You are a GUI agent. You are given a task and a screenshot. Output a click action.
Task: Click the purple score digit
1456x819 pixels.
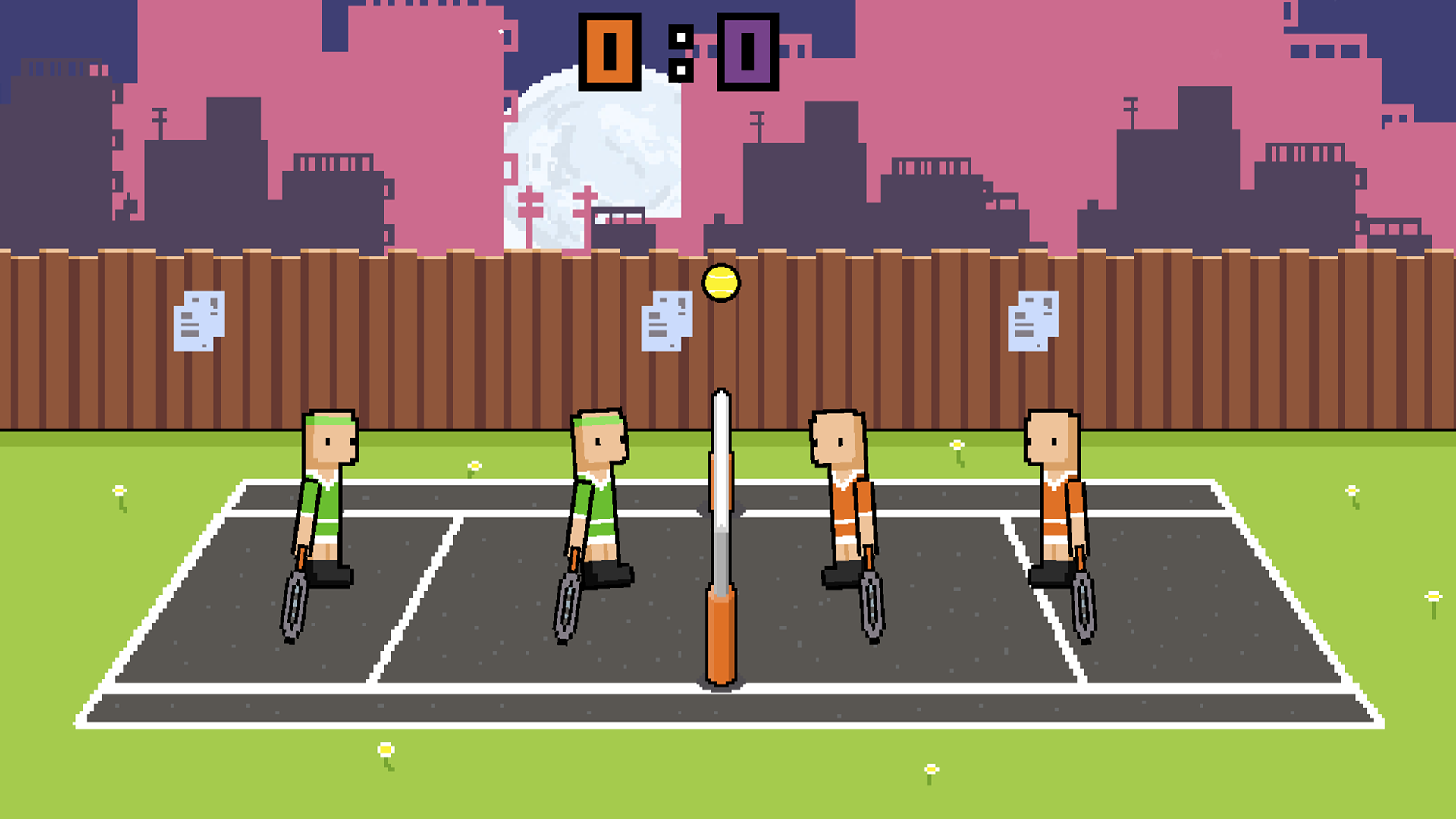(747, 51)
